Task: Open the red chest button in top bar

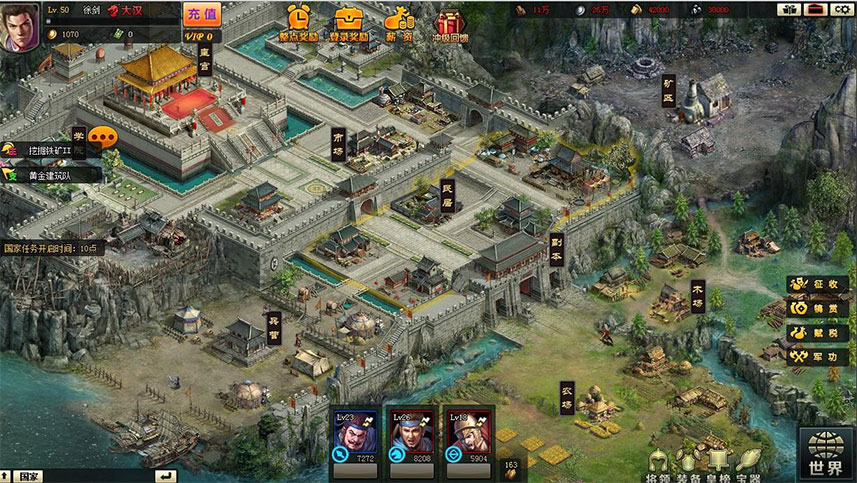Action: click(x=815, y=9)
